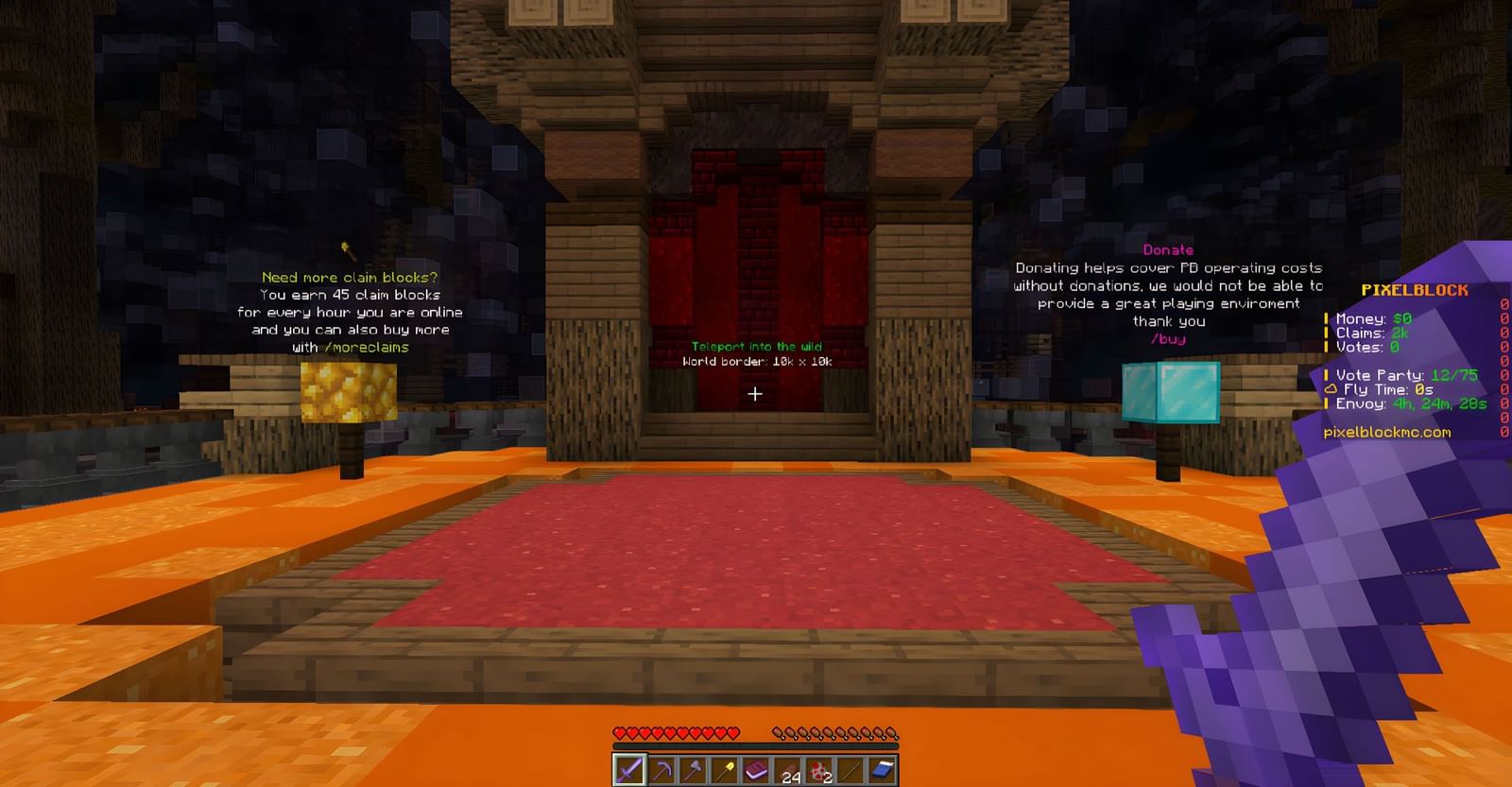Click the Teleport into the wild hologram
1512x787 pixels.
757,346
